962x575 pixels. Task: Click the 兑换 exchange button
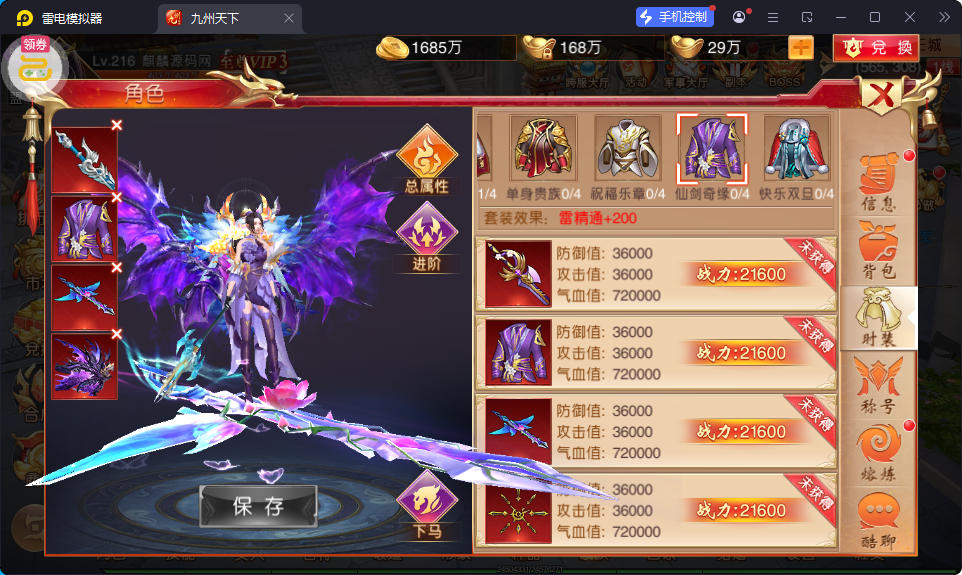(x=877, y=47)
